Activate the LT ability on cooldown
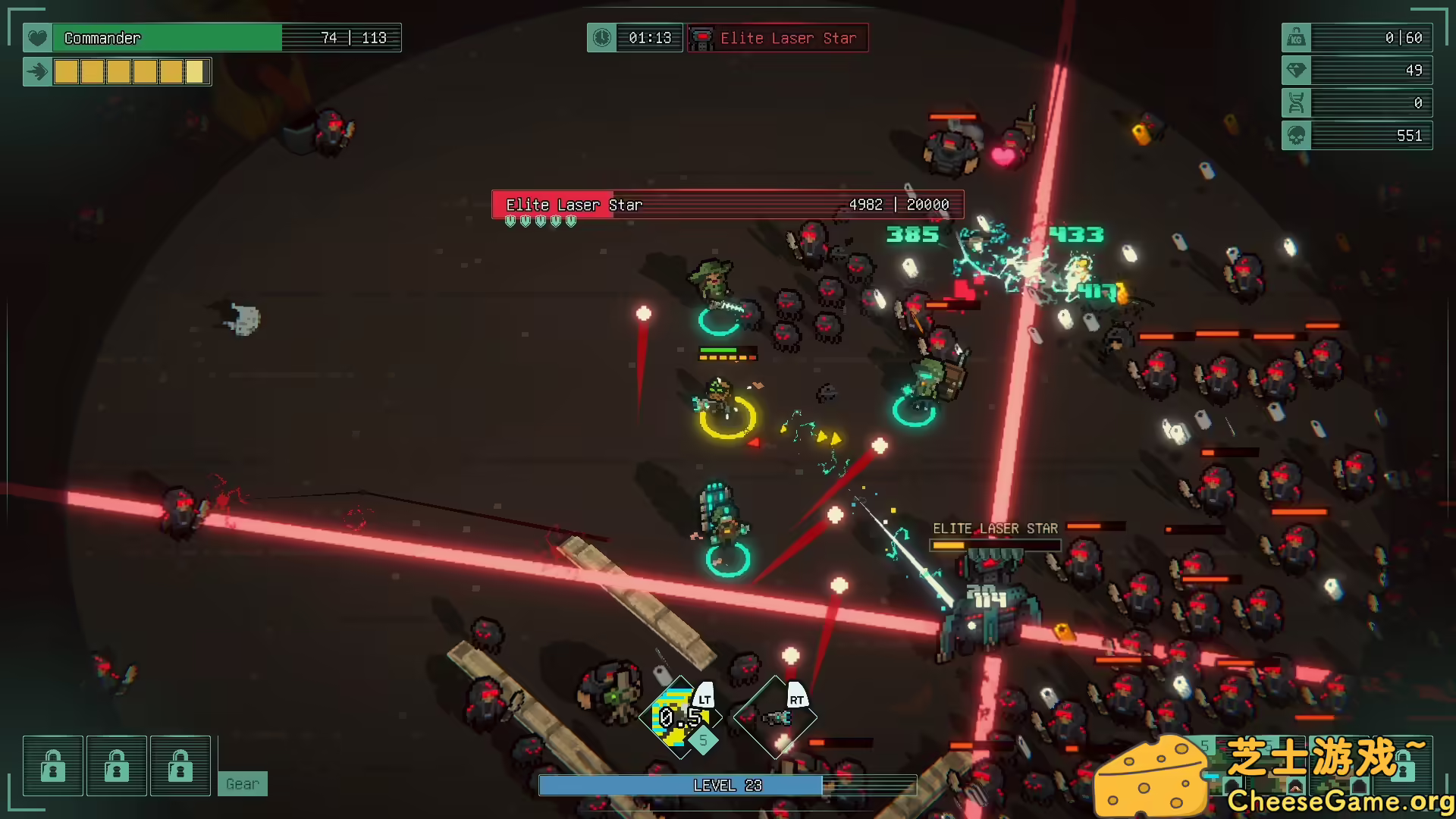The height and width of the screenshot is (819, 1456). (x=679, y=717)
